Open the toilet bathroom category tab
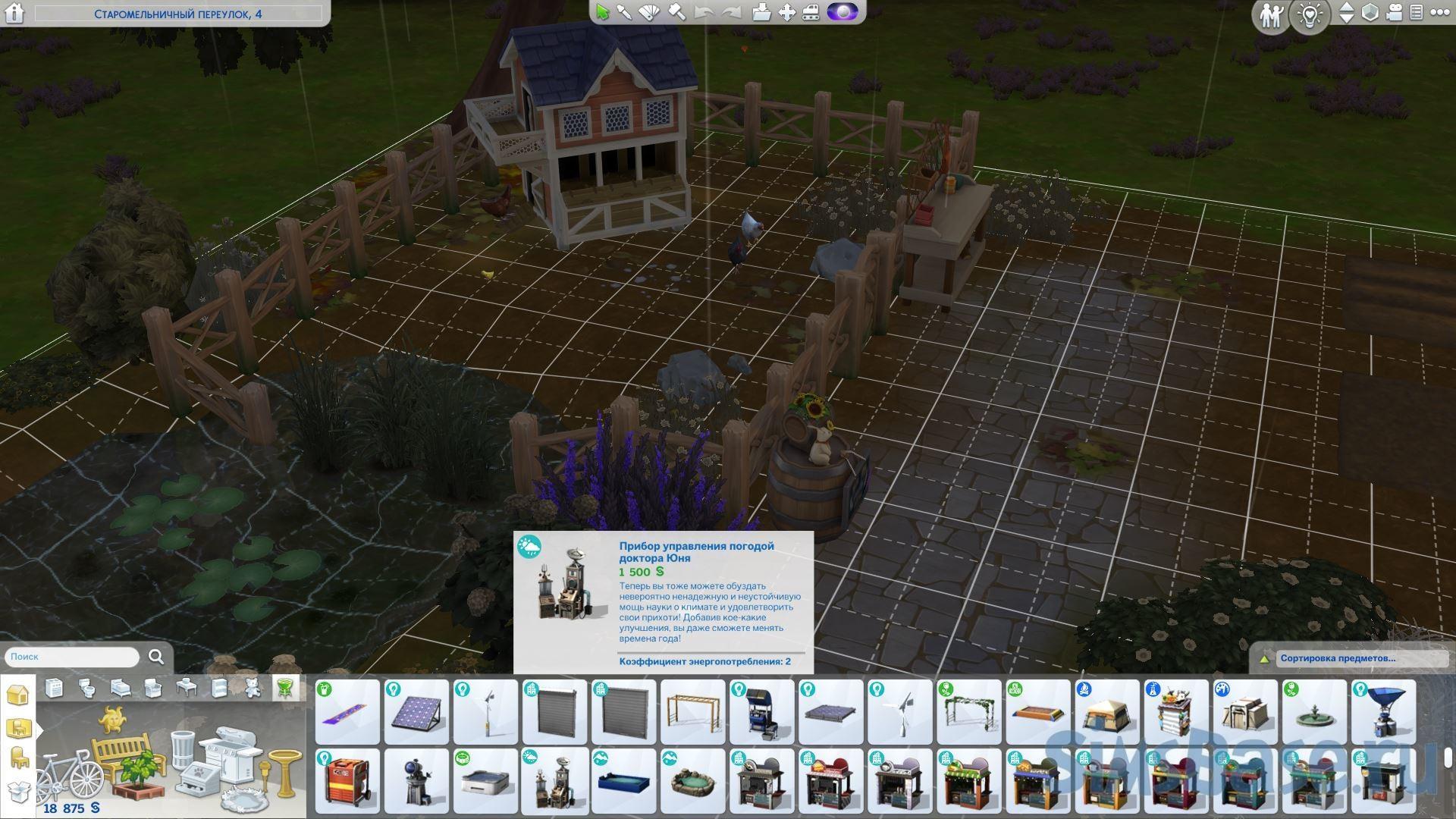 86,688
